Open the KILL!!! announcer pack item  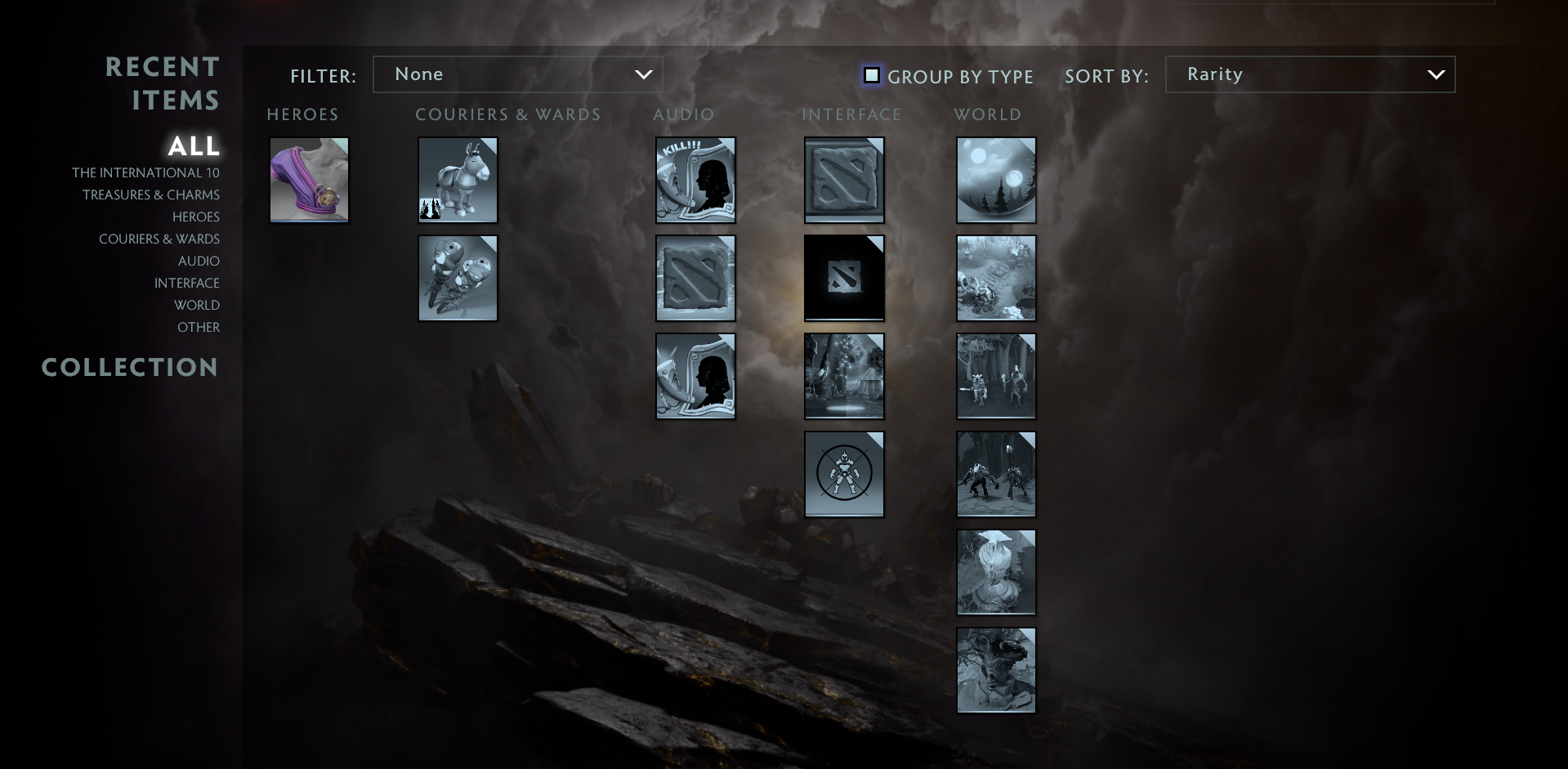(695, 180)
